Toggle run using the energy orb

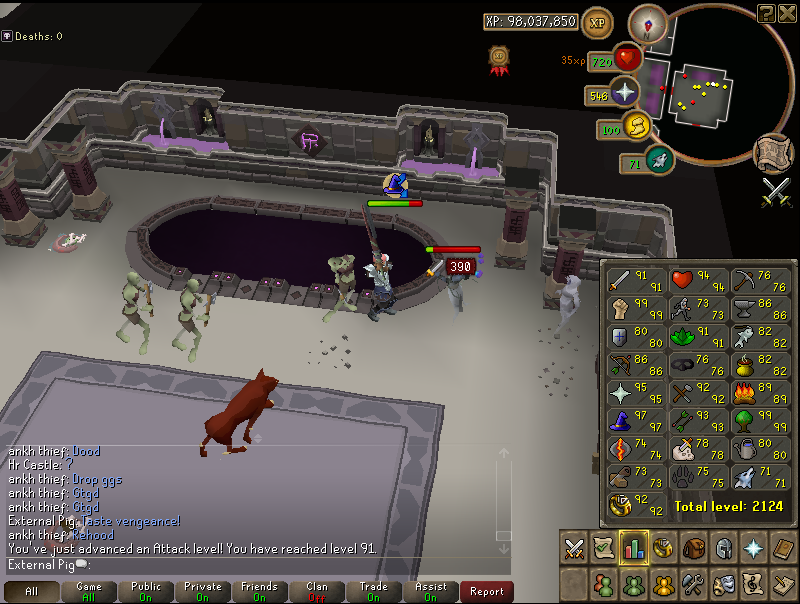tap(637, 128)
